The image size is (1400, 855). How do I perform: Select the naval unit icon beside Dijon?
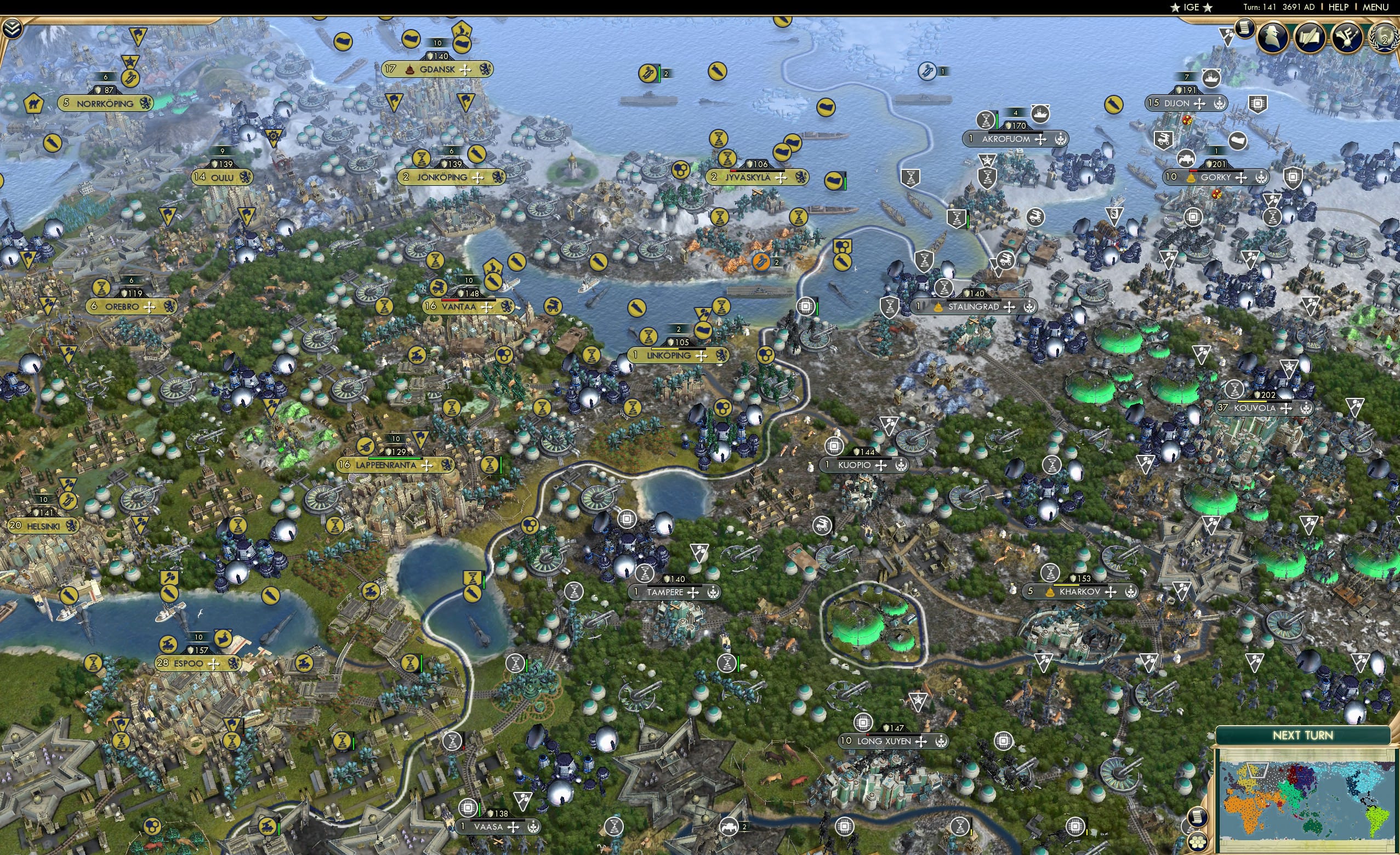coord(1211,79)
